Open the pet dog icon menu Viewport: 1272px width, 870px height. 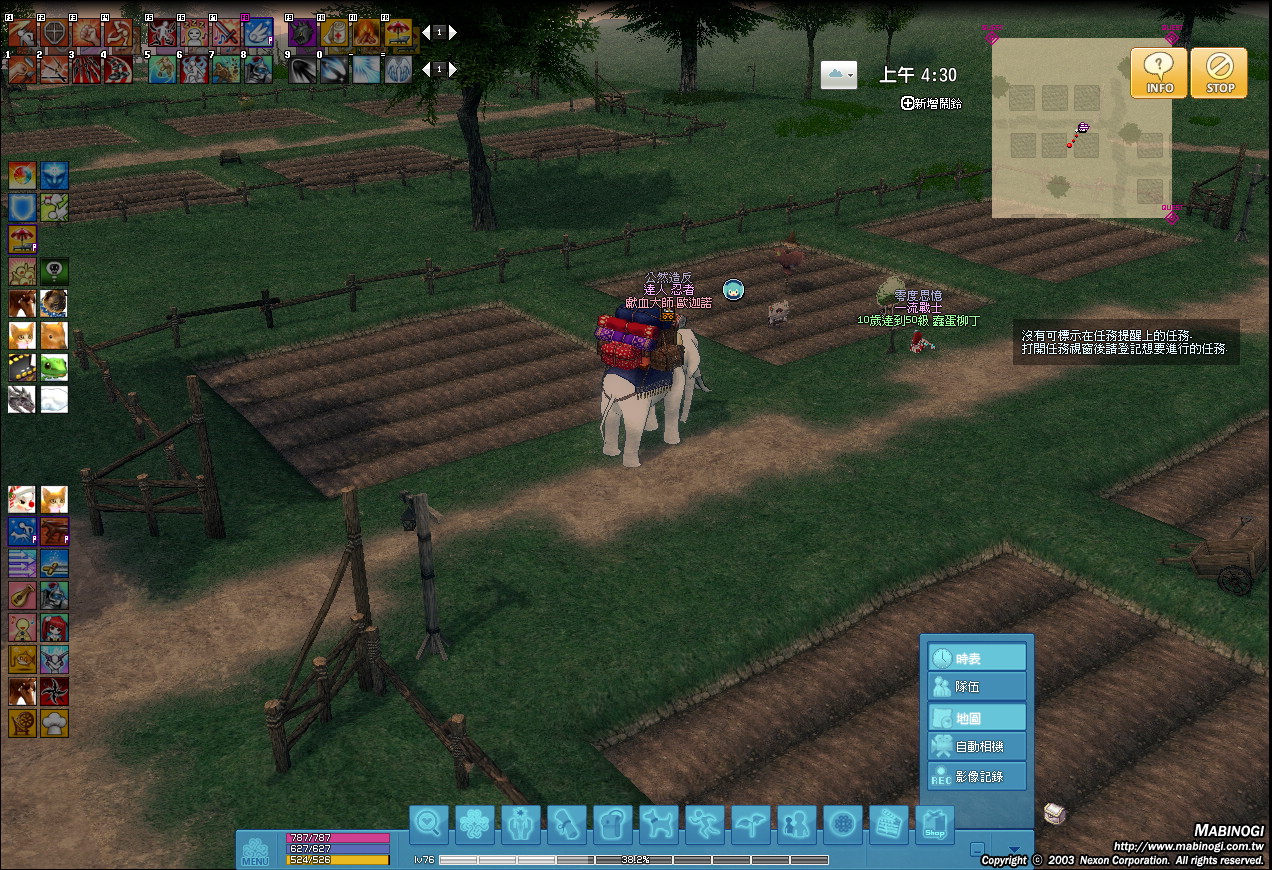point(659,825)
